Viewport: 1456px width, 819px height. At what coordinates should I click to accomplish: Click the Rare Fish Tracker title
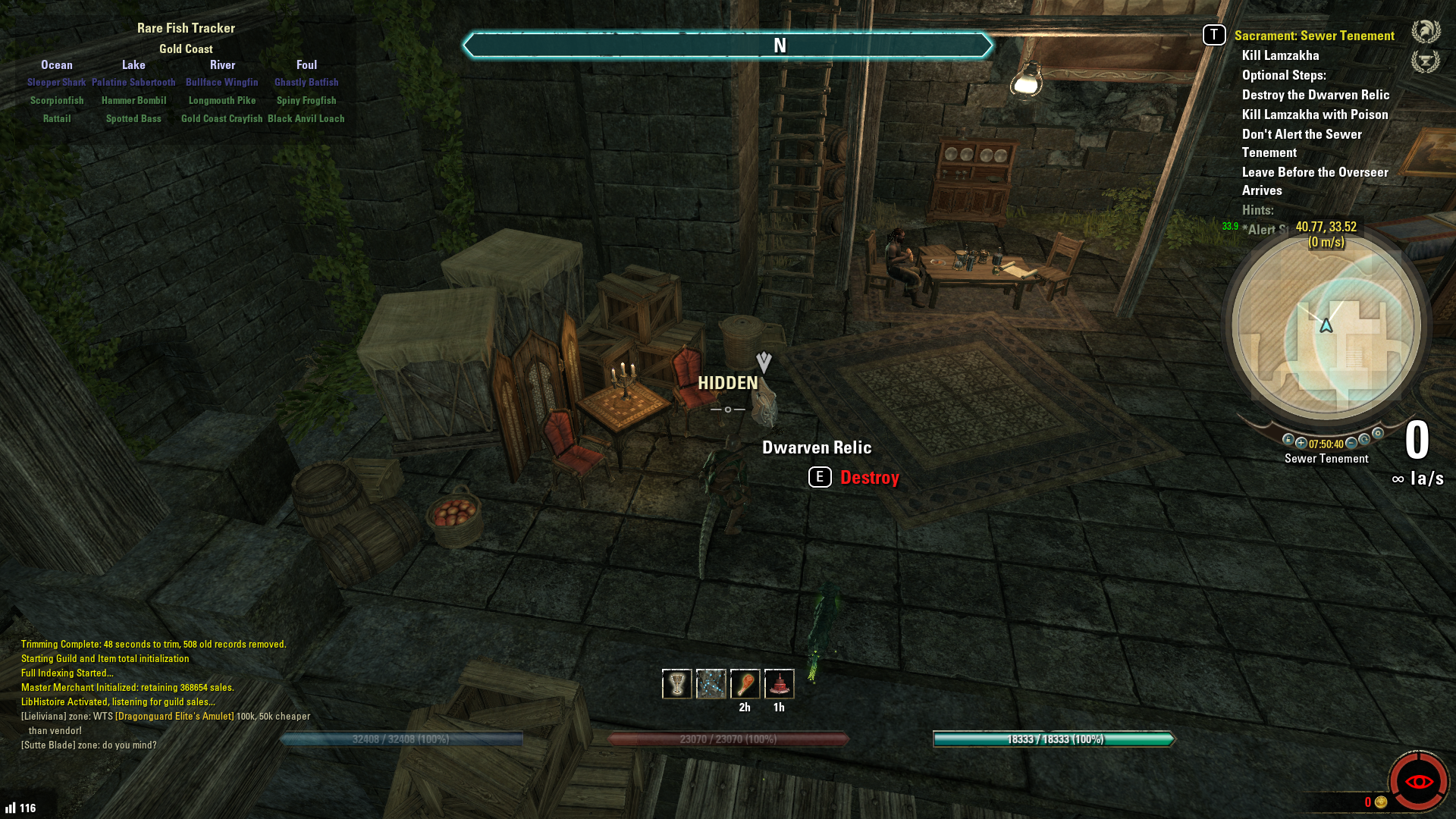point(186,28)
